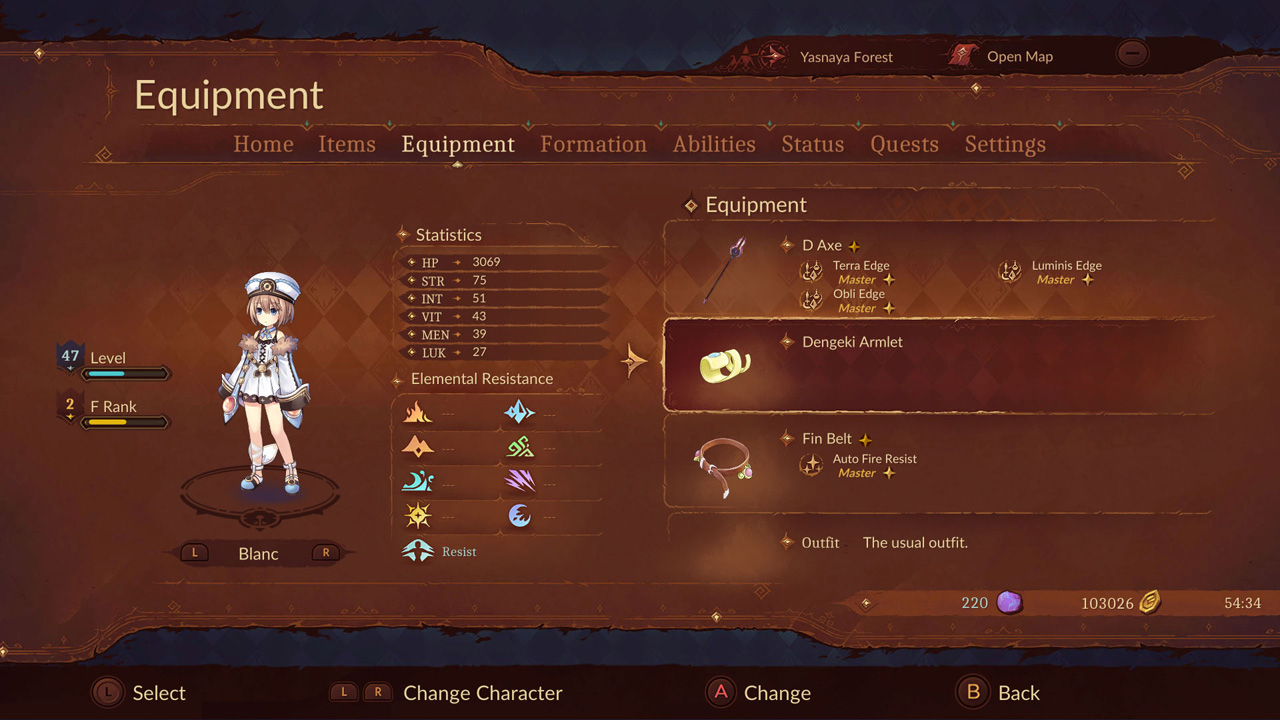Open the Abilities tab
This screenshot has height=720, width=1280.
click(714, 144)
